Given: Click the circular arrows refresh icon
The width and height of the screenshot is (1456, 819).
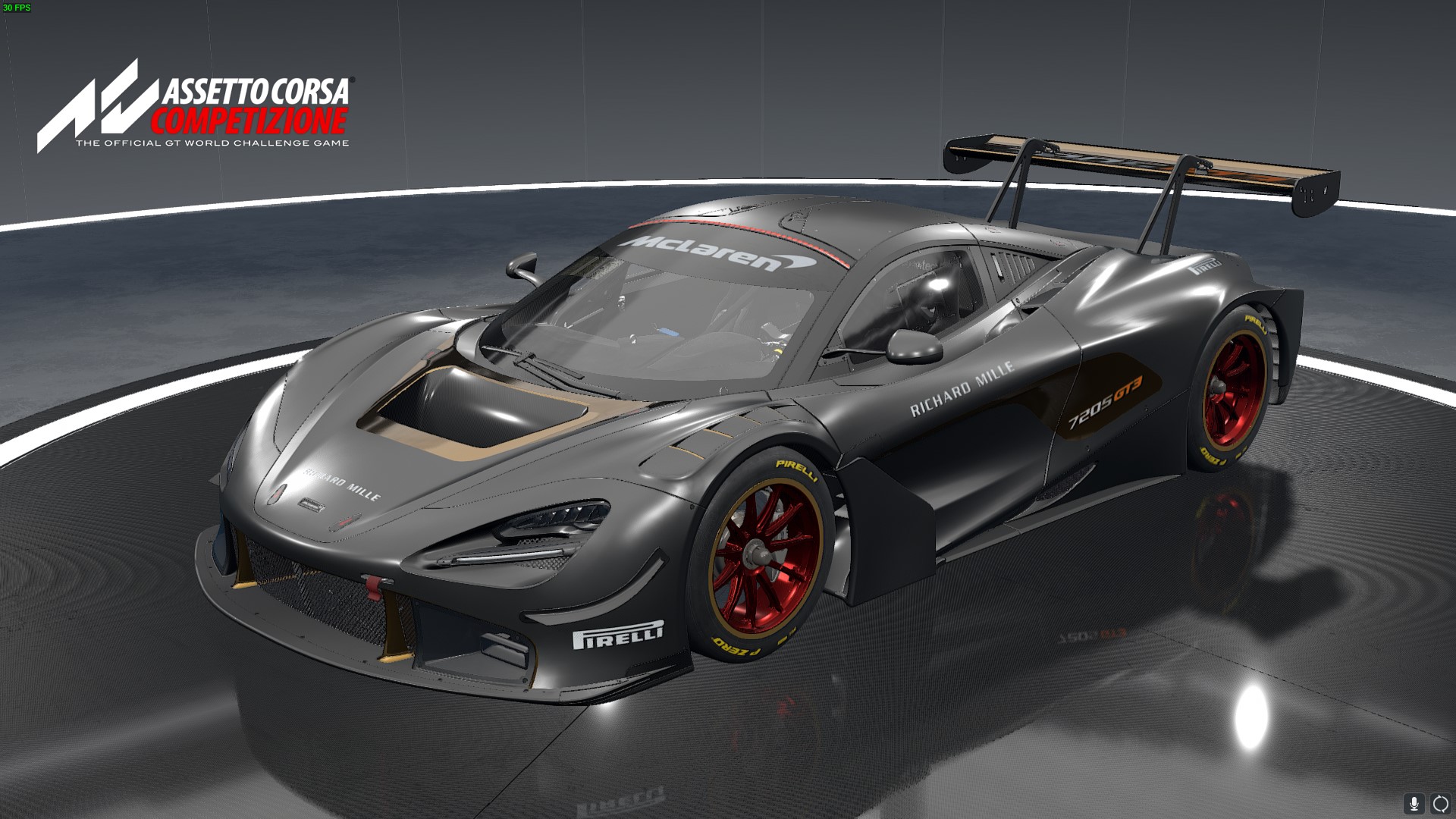Looking at the screenshot, I should 1439,803.
